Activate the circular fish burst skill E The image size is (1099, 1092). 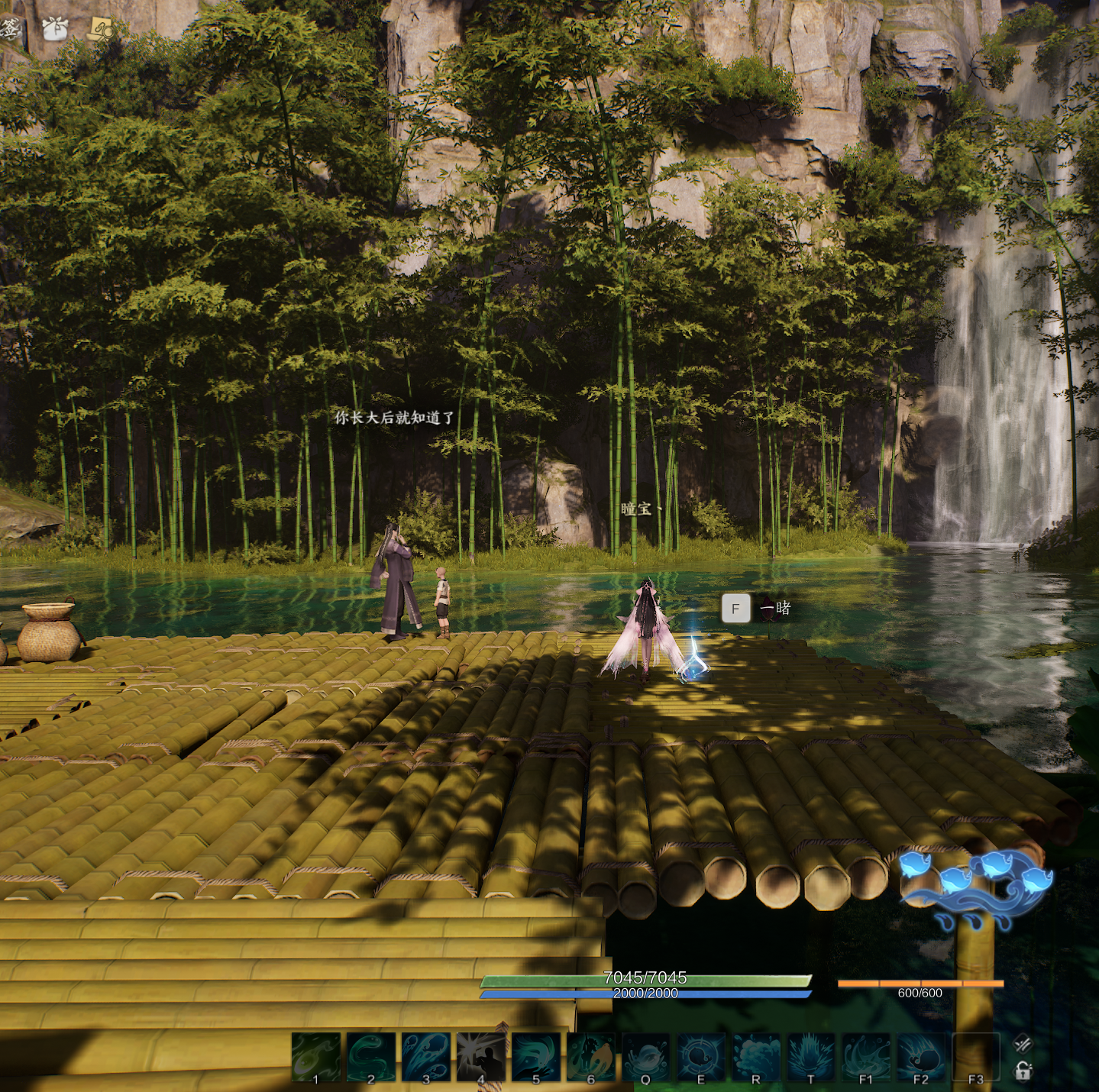pos(701,1057)
